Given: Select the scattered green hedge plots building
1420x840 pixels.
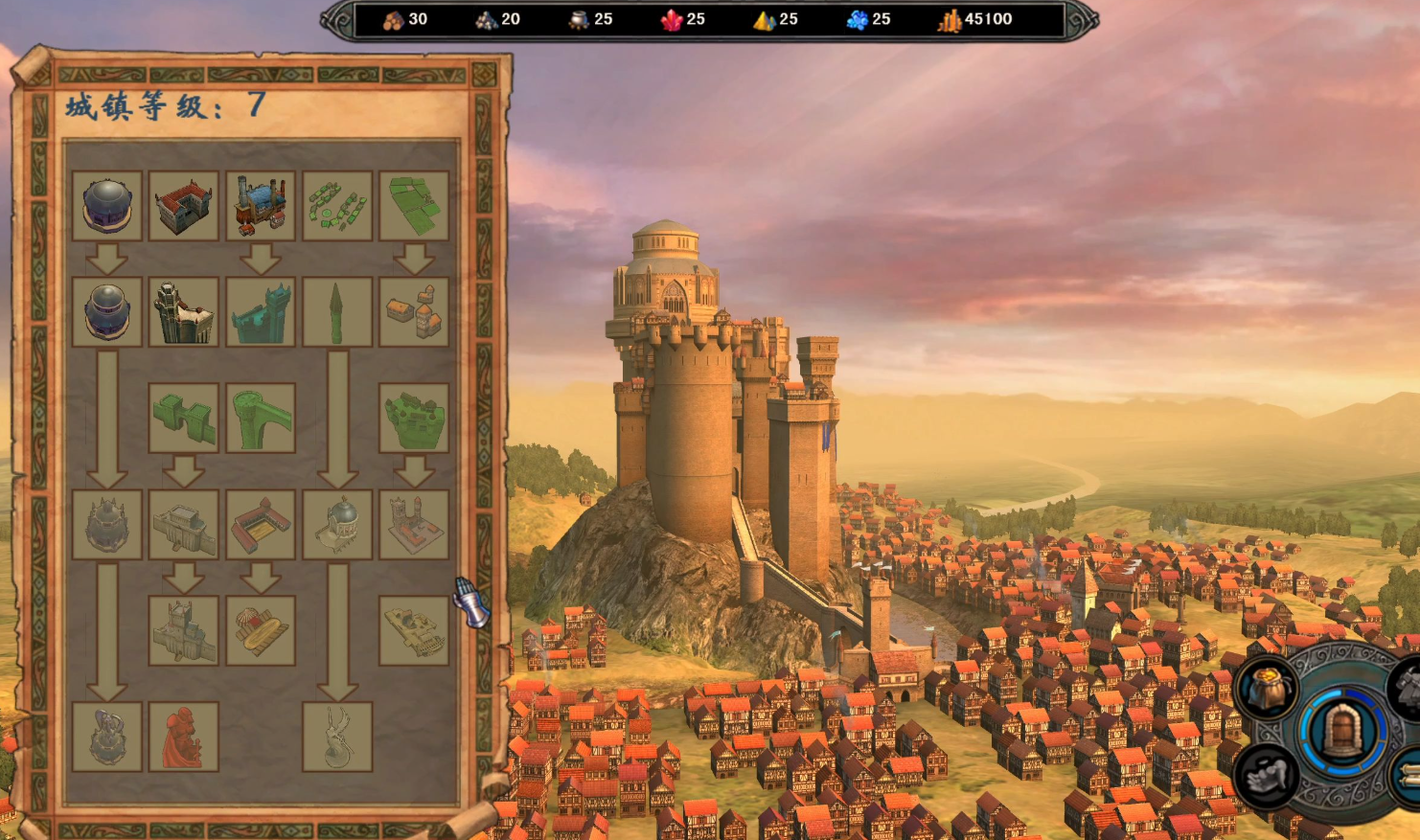Looking at the screenshot, I should click(x=337, y=206).
